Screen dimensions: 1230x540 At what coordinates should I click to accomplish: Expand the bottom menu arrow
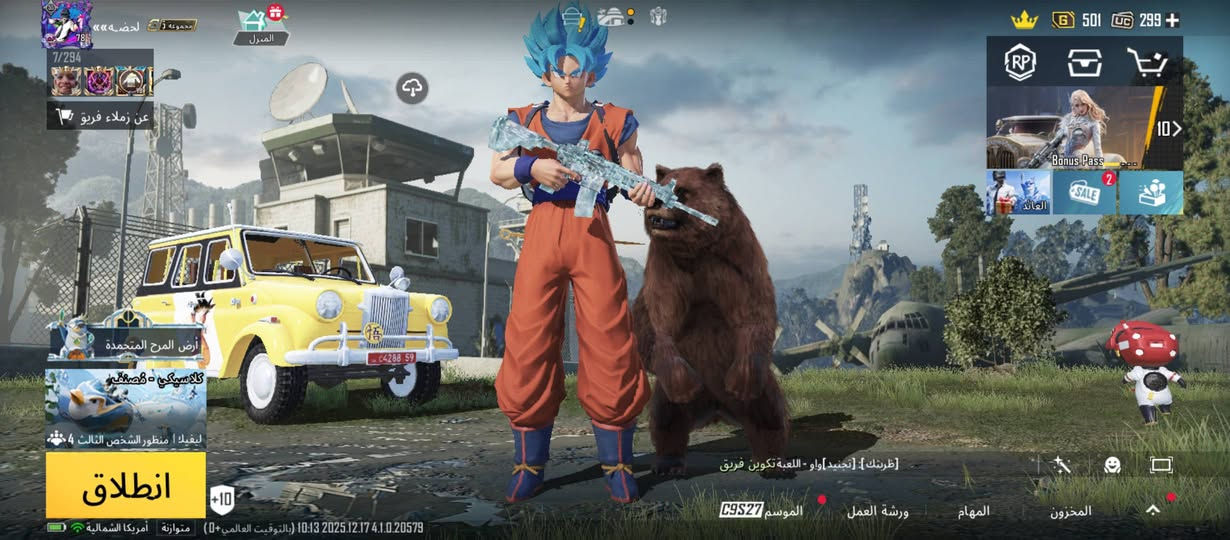point(1153,510)
